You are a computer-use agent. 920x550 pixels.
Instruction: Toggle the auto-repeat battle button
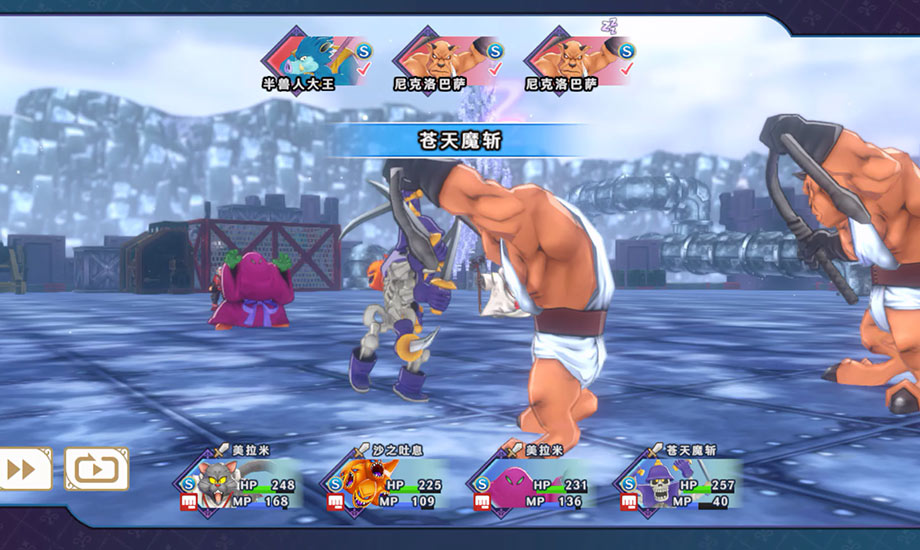(97, 469)
